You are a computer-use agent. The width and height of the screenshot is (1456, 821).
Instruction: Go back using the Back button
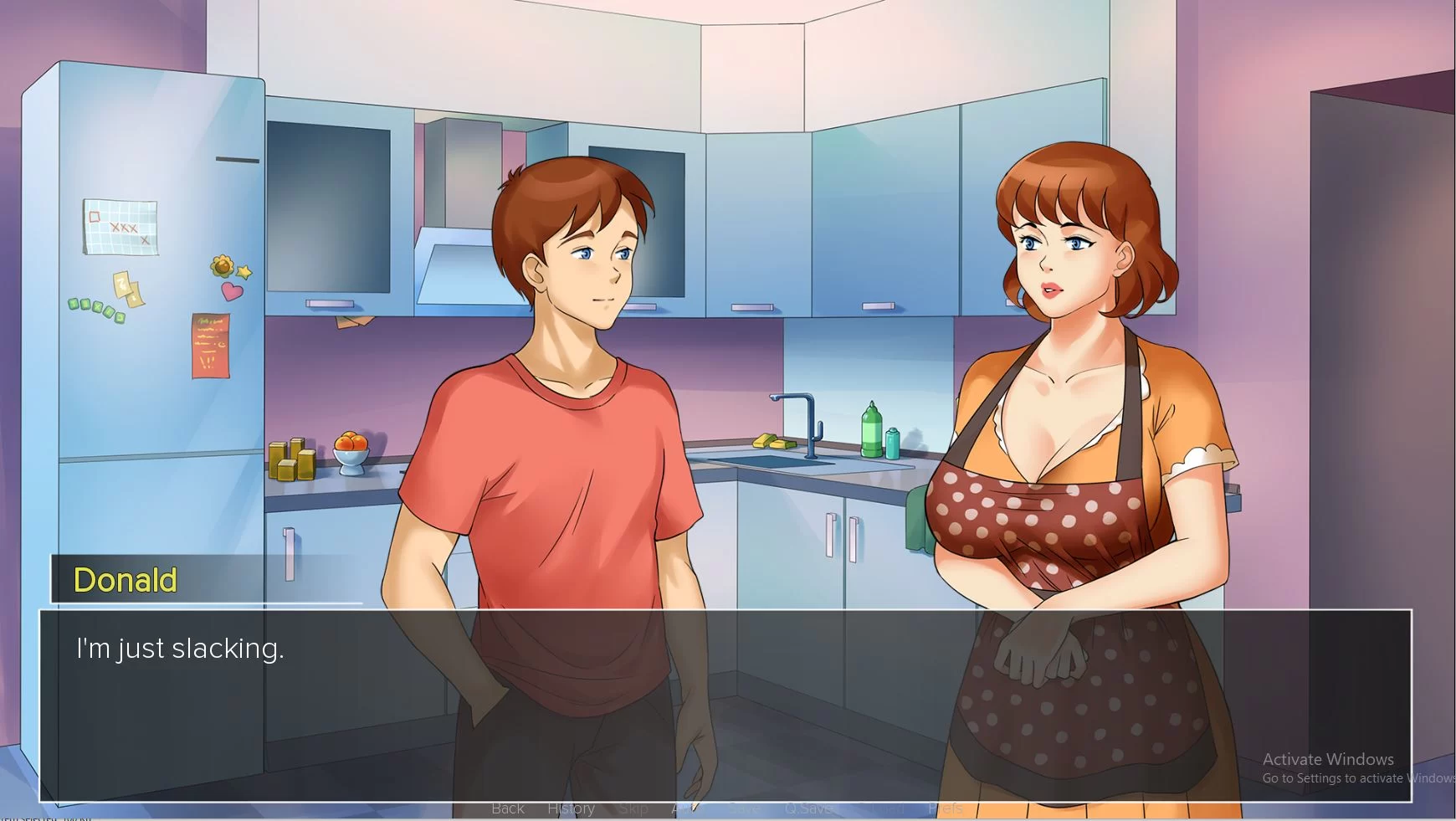(508, 808)
